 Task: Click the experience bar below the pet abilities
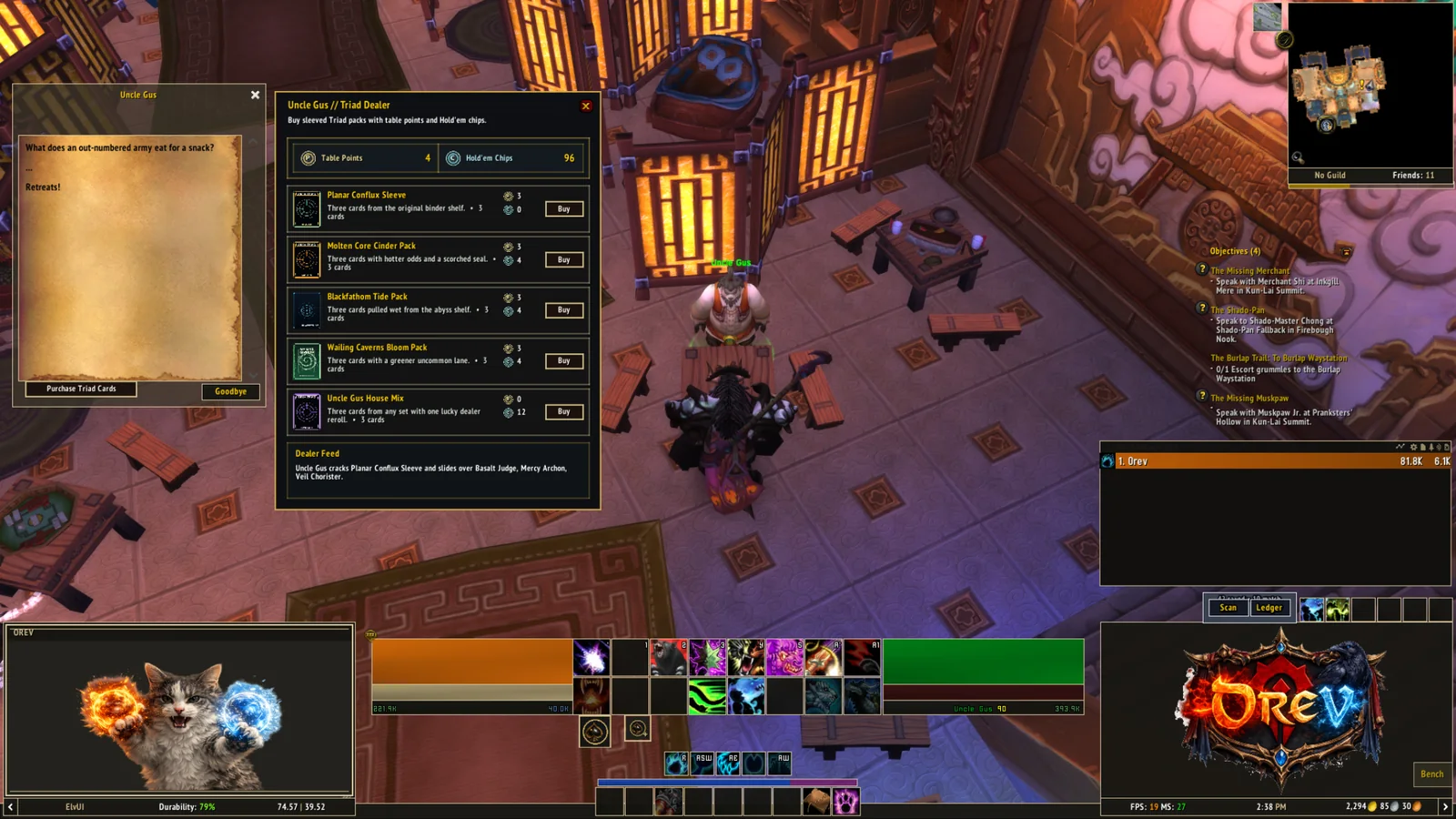click(x=728, y=783)
